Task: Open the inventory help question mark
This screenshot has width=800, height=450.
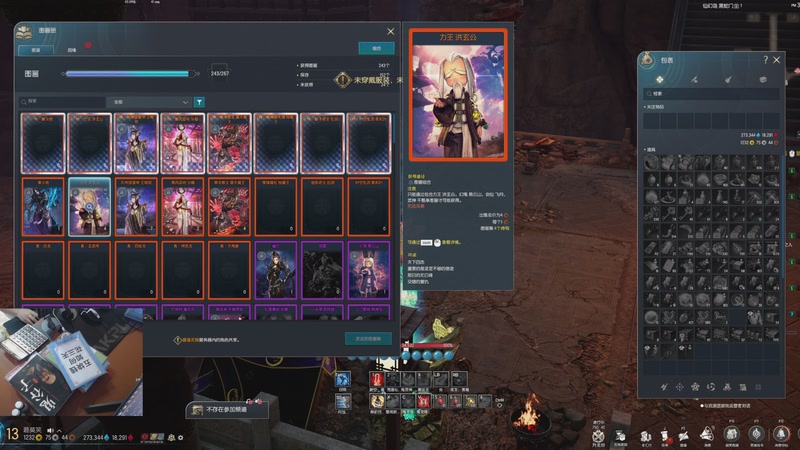Action: pos(766,60)
